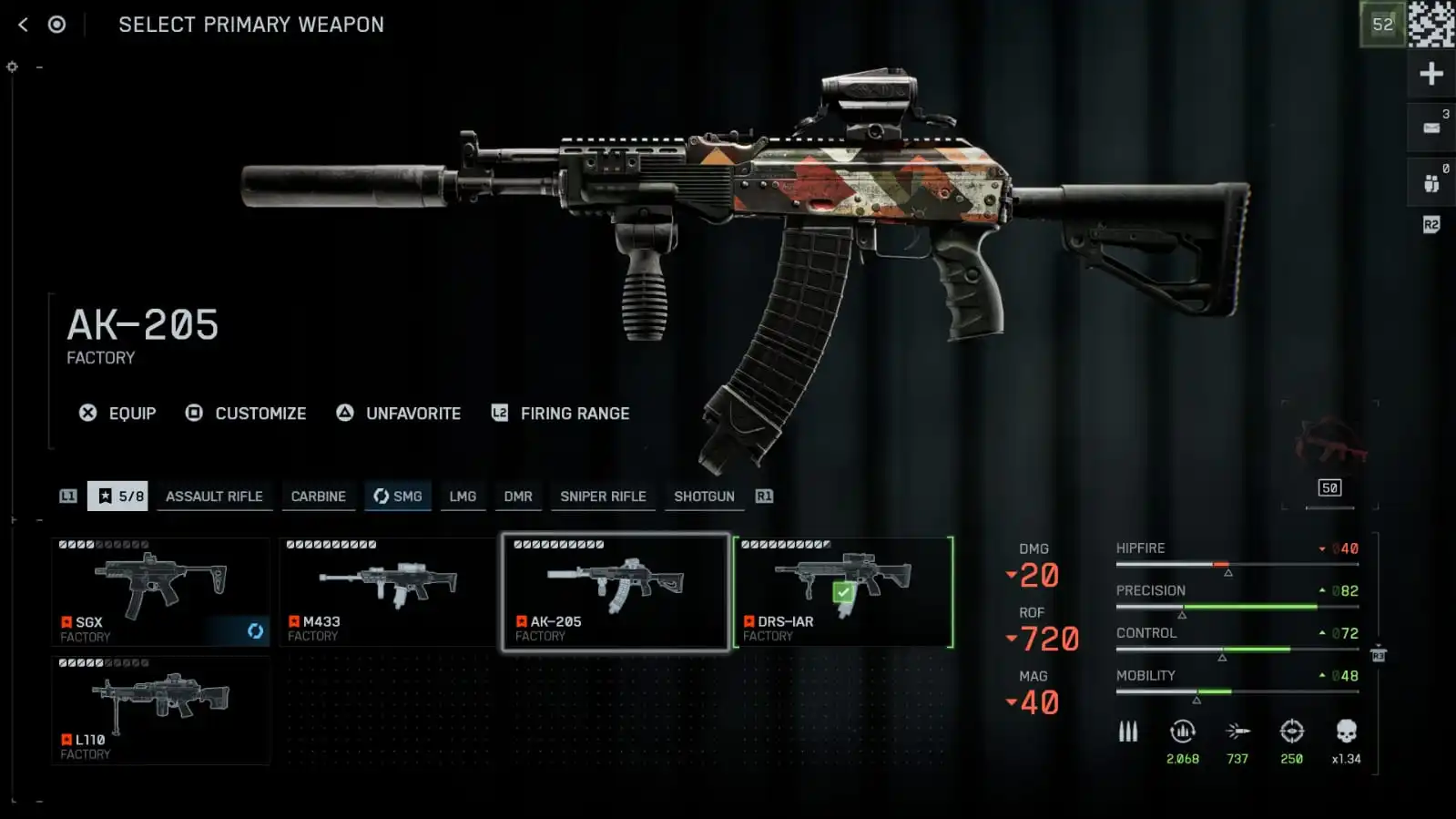Select the L110 weapon tile
Viewport: 1456px width, 819px height.
(x=160, y=710)
